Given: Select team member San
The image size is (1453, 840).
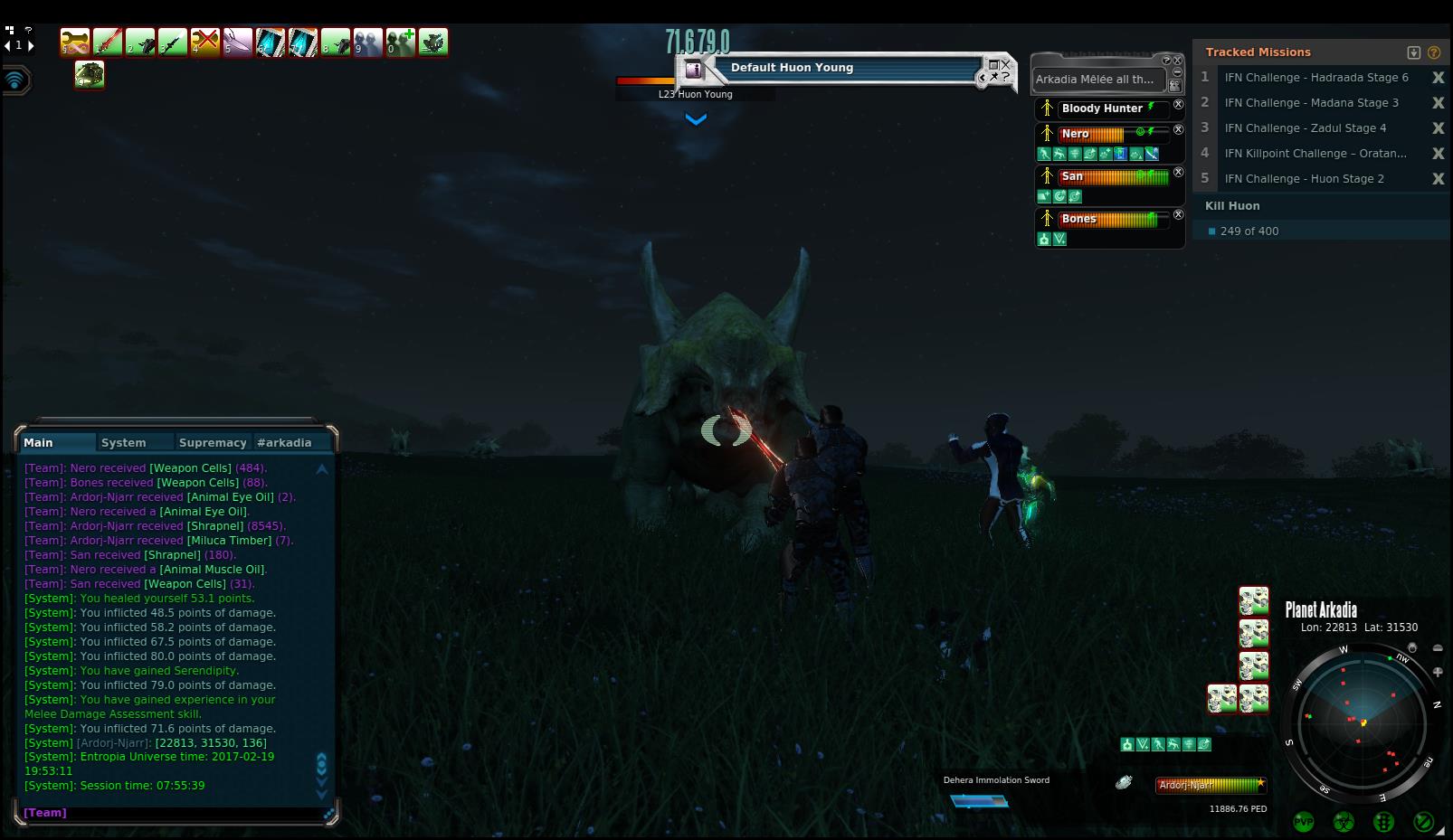Looking at the screenshot, I should (1072, 176).
